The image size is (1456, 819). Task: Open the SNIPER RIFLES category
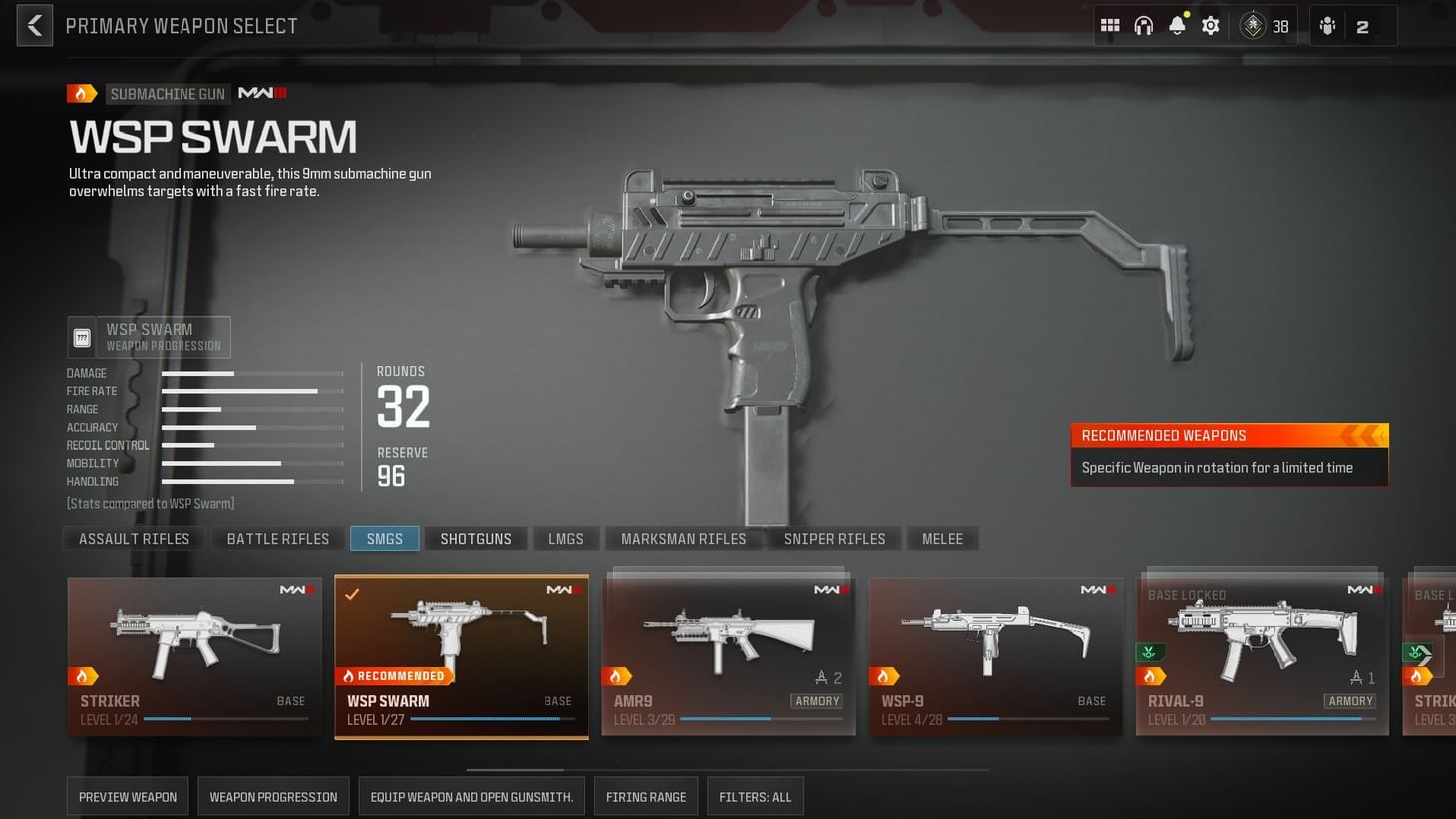834,538
